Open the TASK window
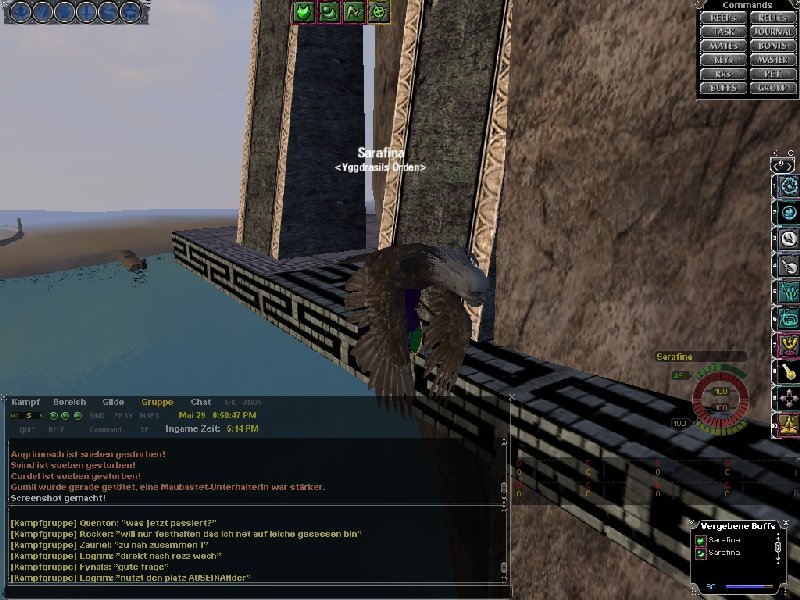Viewport: 800px width, 600px height. coord(722,32)
